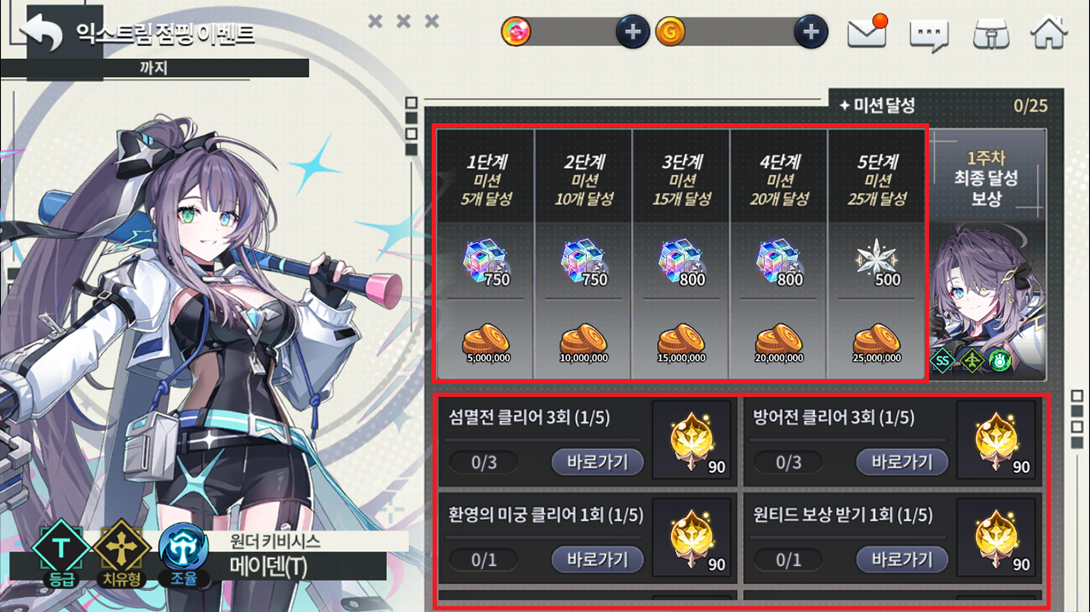Go to 환영의 미궁 mission via 바로가기
Image resolution: width=1090 pixels, height=612 pixels.
click(x=597, y=559)
